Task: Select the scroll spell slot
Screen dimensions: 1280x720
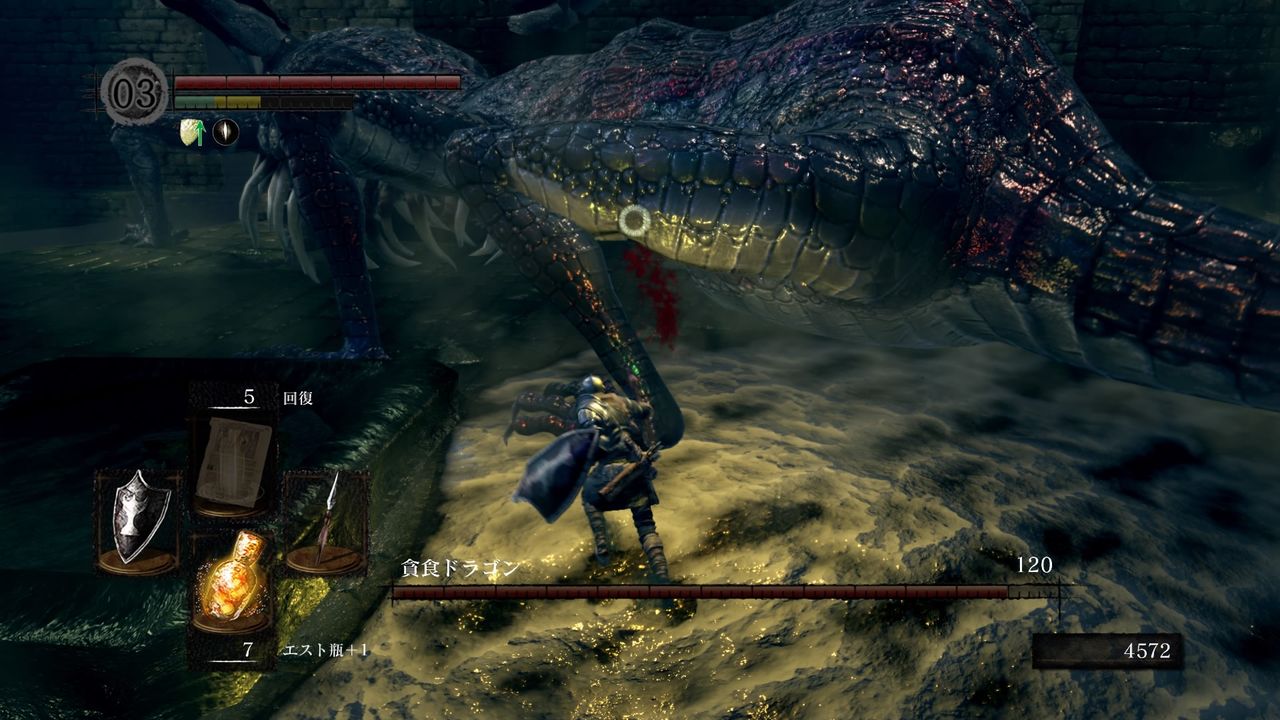Action: pyautogui.click(x=235, y=462)
